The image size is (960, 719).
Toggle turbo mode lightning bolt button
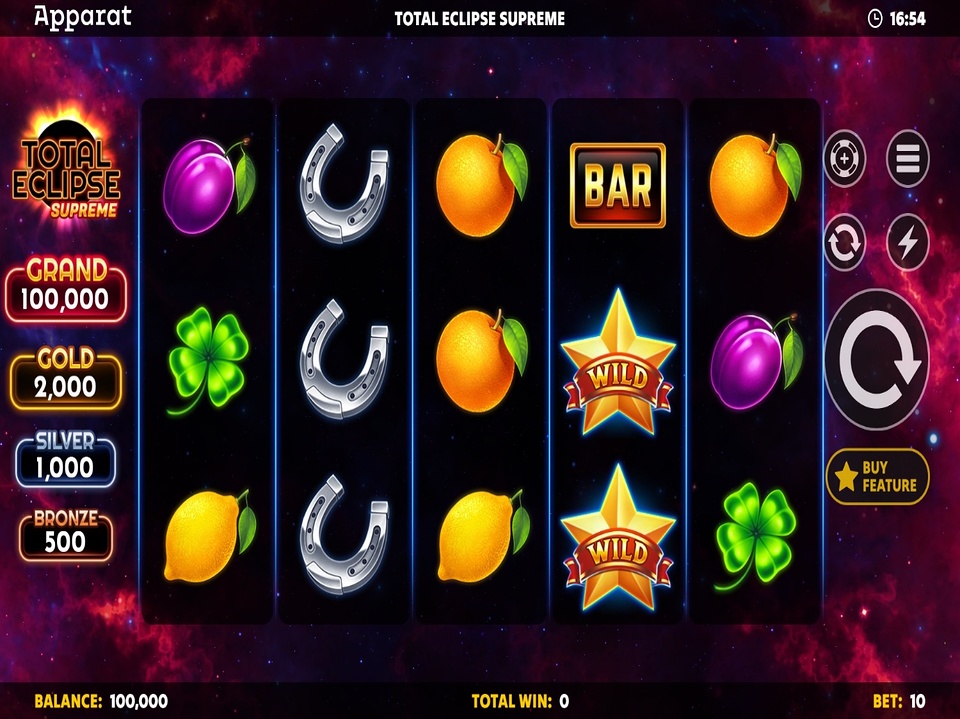[x=907, y=243]
